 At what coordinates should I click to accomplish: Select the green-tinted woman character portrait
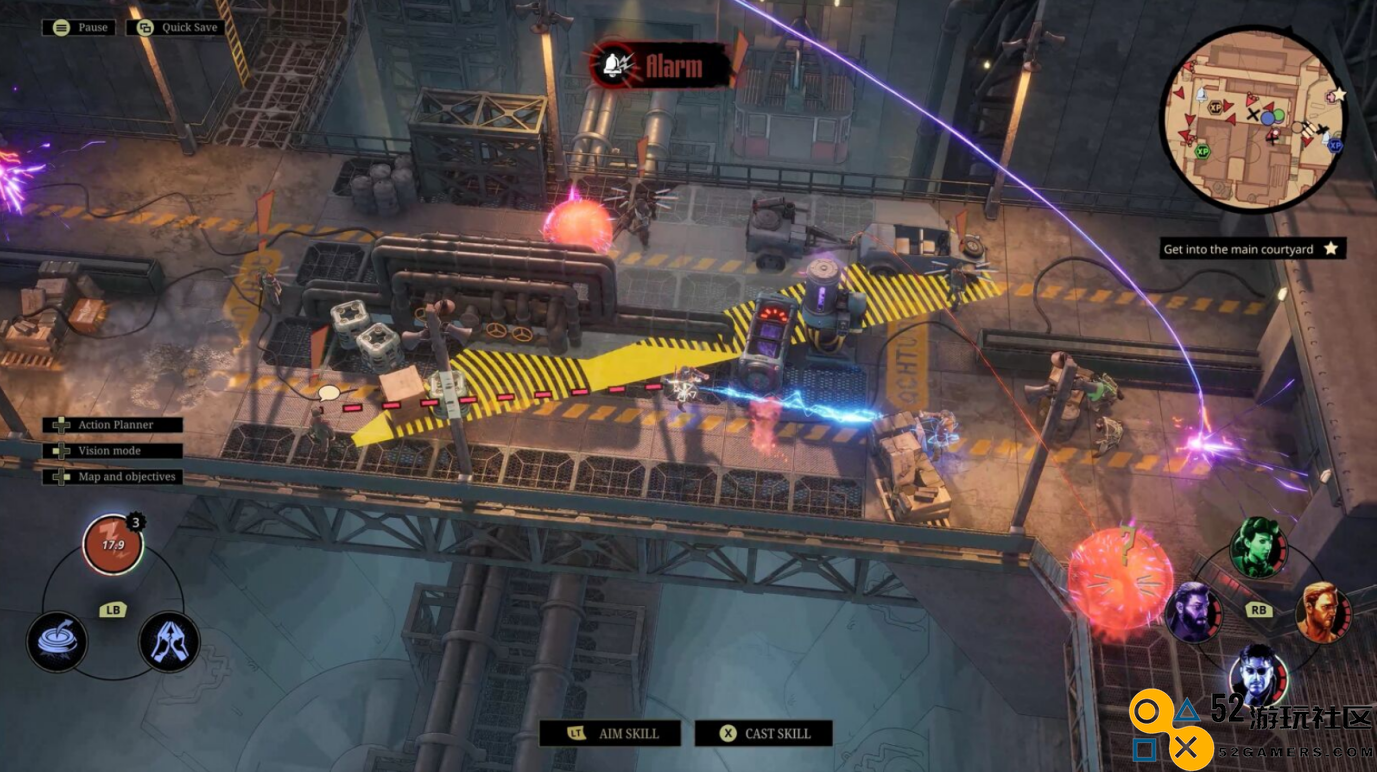click(x=1257, y=548)
